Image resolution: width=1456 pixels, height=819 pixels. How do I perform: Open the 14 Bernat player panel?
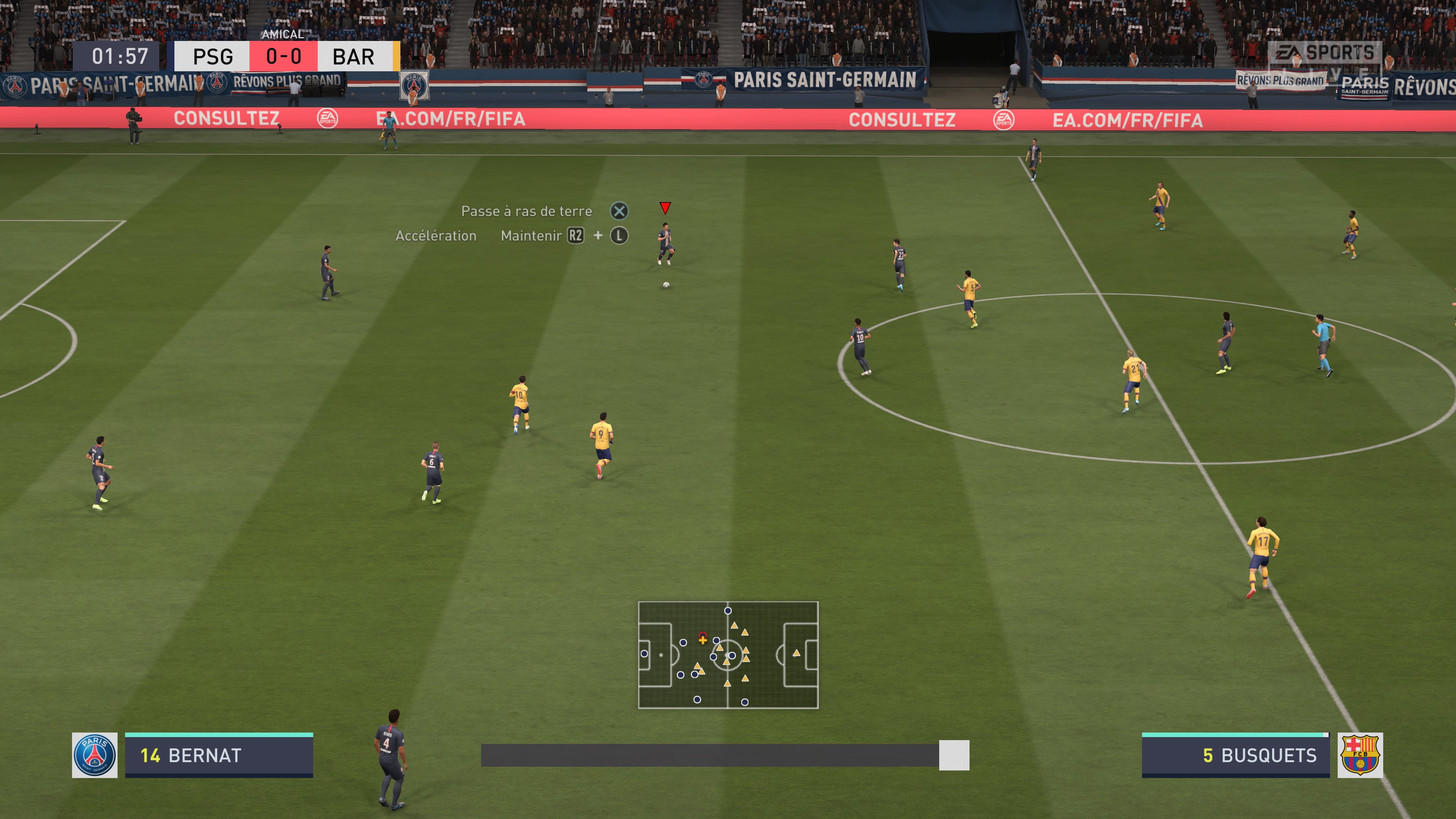click(x=219, y=756)
